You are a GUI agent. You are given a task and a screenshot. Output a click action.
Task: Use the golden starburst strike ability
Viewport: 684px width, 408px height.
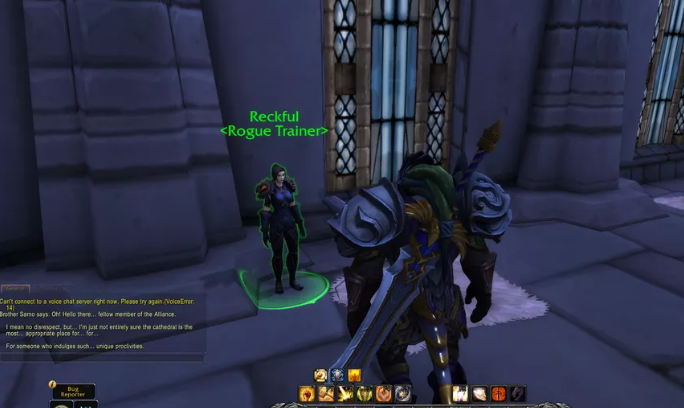(x=345, y=394)
